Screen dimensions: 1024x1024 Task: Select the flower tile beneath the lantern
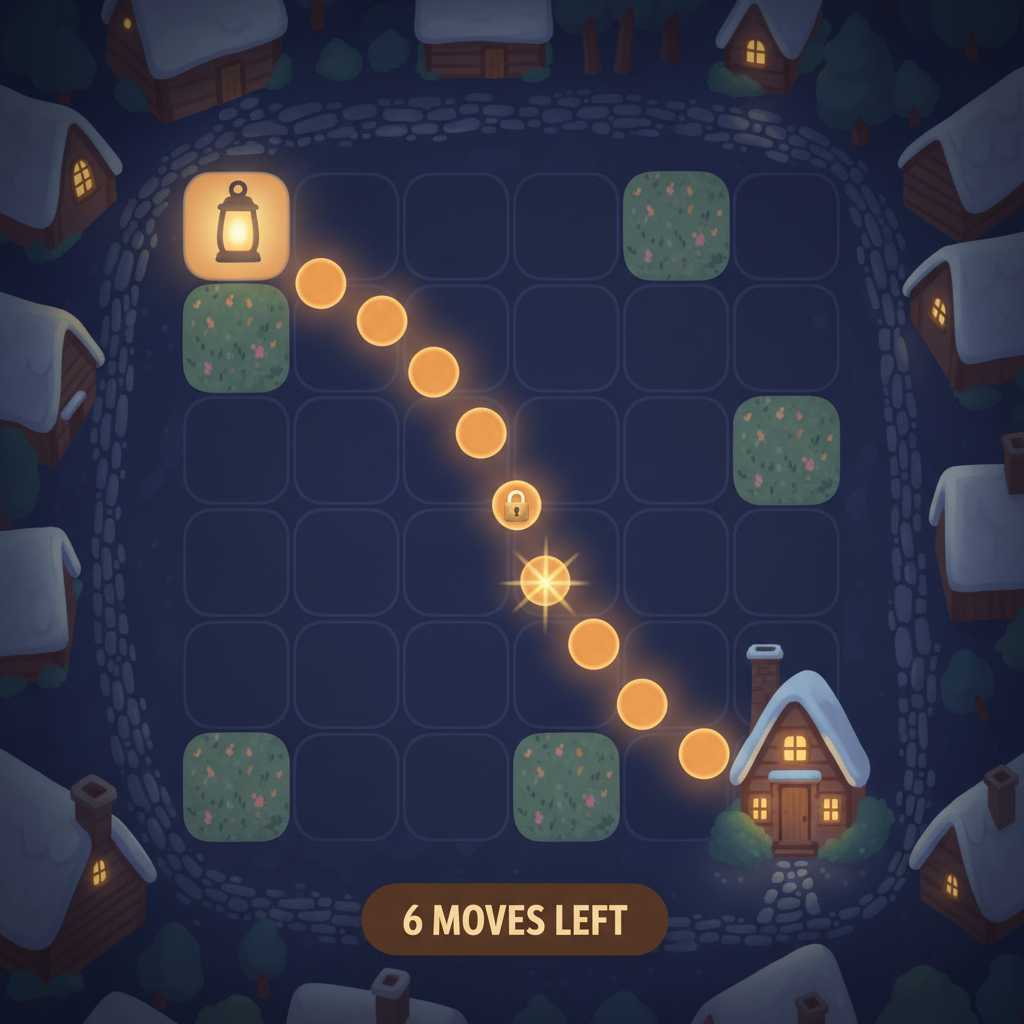click(237, 338)
